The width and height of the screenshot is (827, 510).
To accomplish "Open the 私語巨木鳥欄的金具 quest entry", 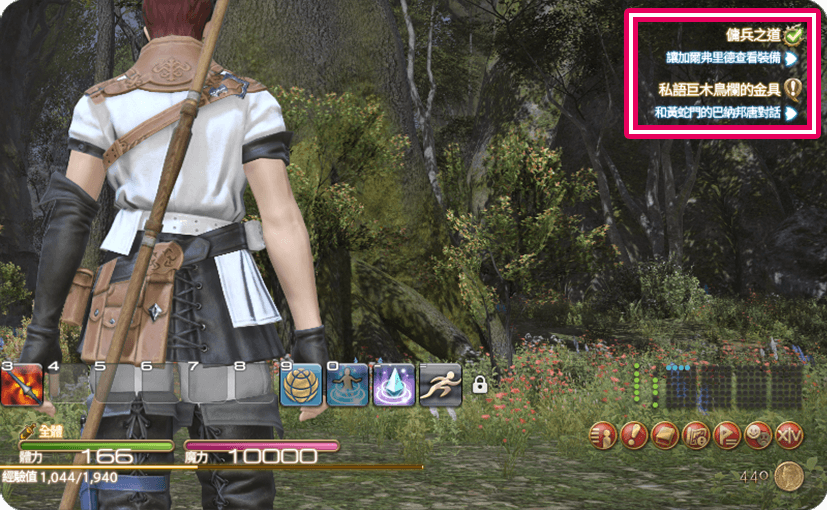I will [x=720, y=90].
